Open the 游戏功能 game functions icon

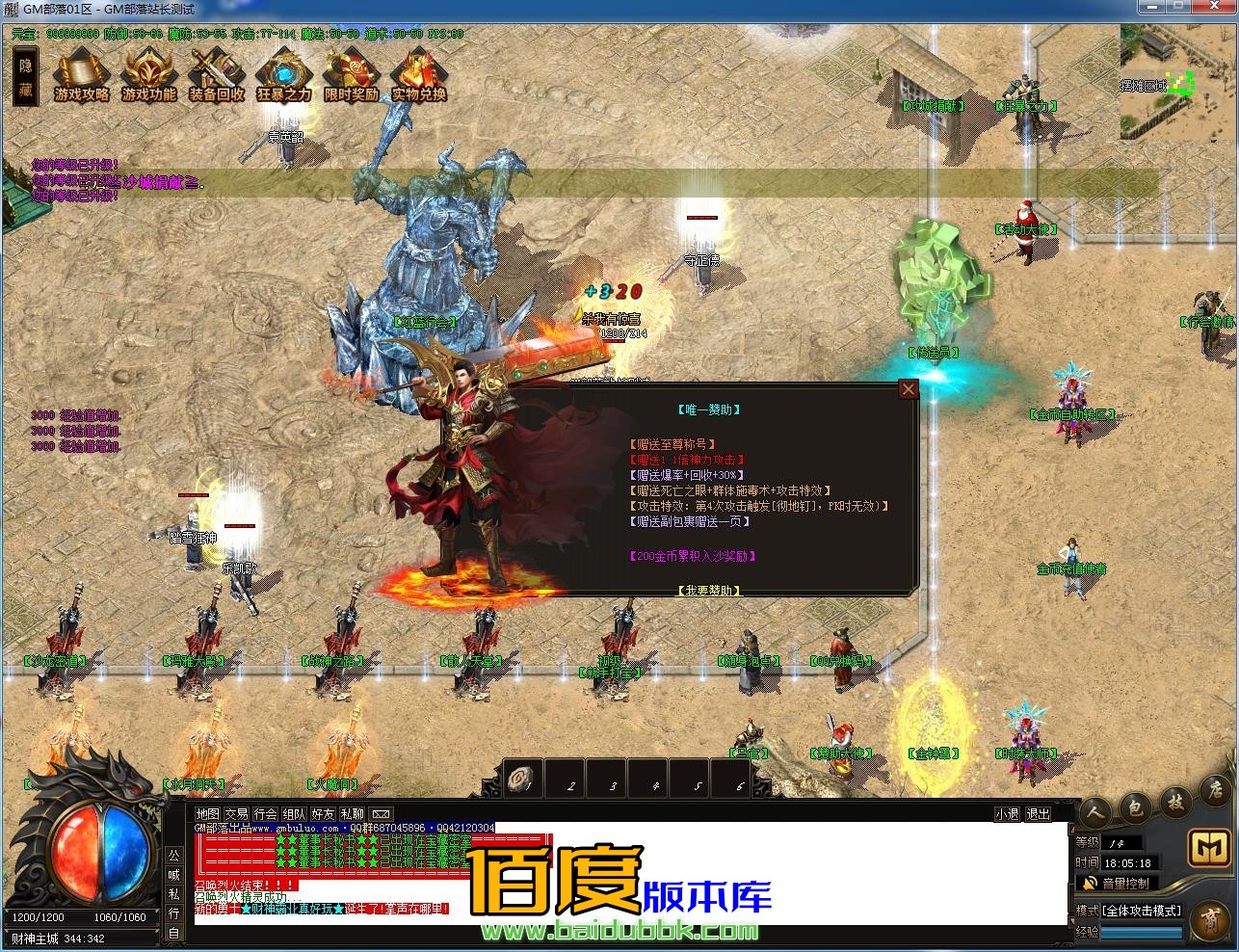pyautogui.click(x=148, y=75)
